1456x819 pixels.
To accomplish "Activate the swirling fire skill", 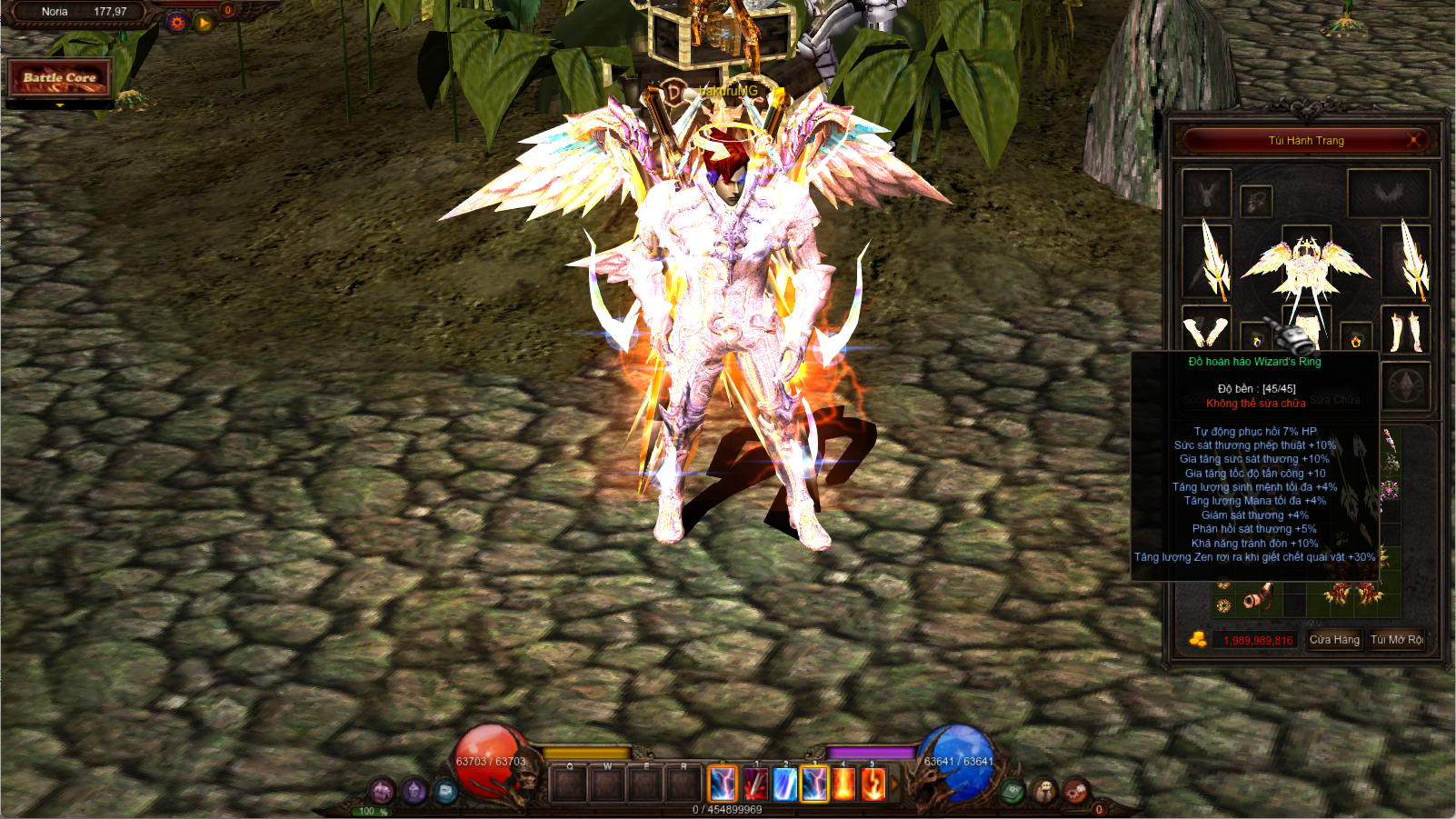I will coord(873,784).
